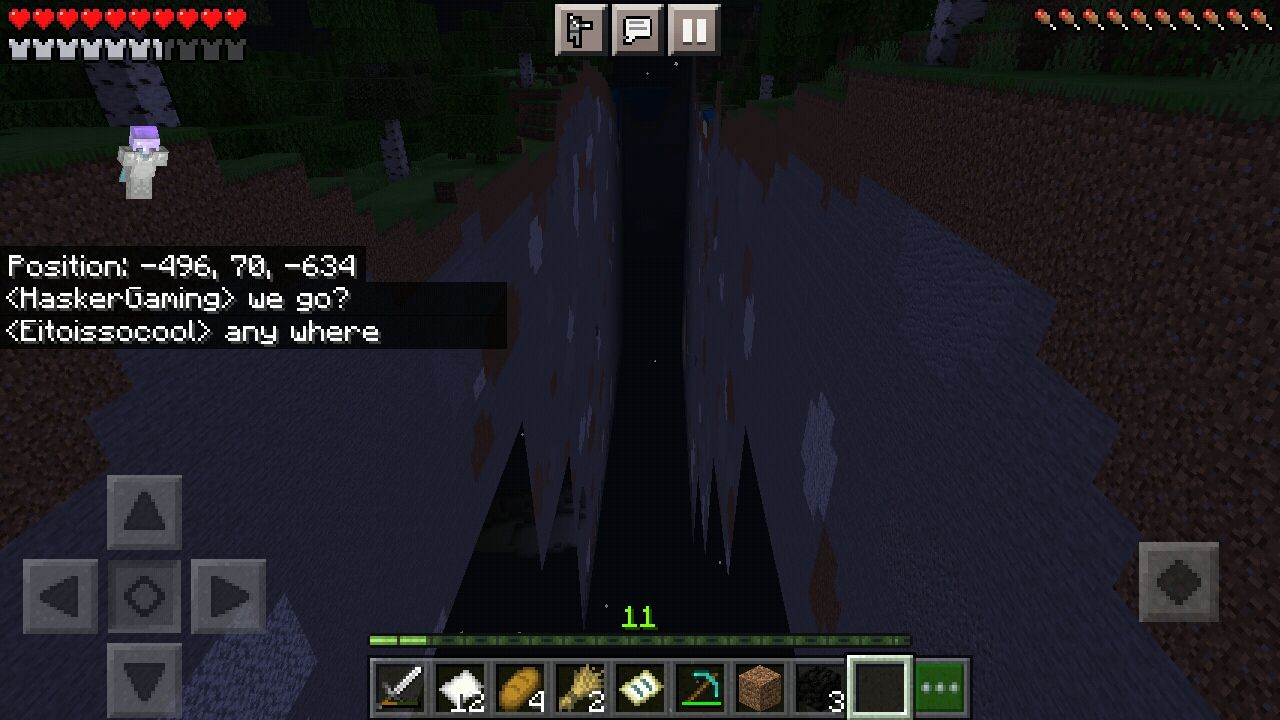
Task: Toggle third-person camera view
Action: point(580,30)
